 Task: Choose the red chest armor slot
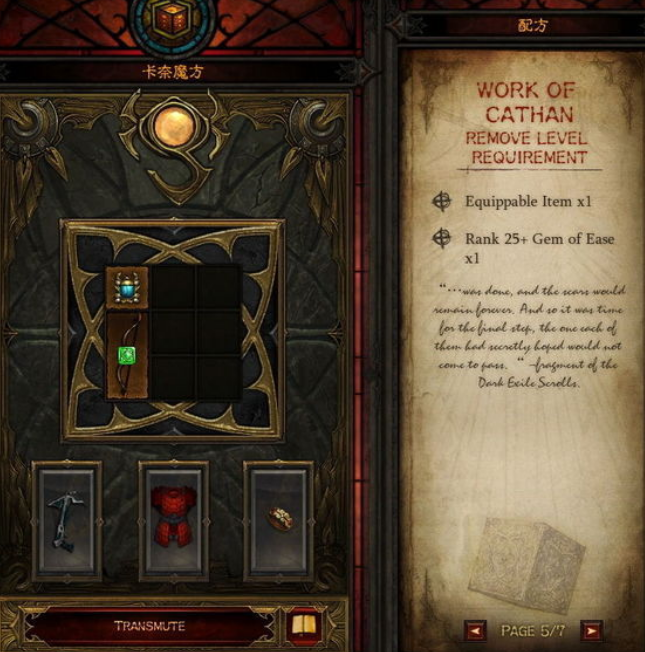pyautogui.click(x=172, y=520)
